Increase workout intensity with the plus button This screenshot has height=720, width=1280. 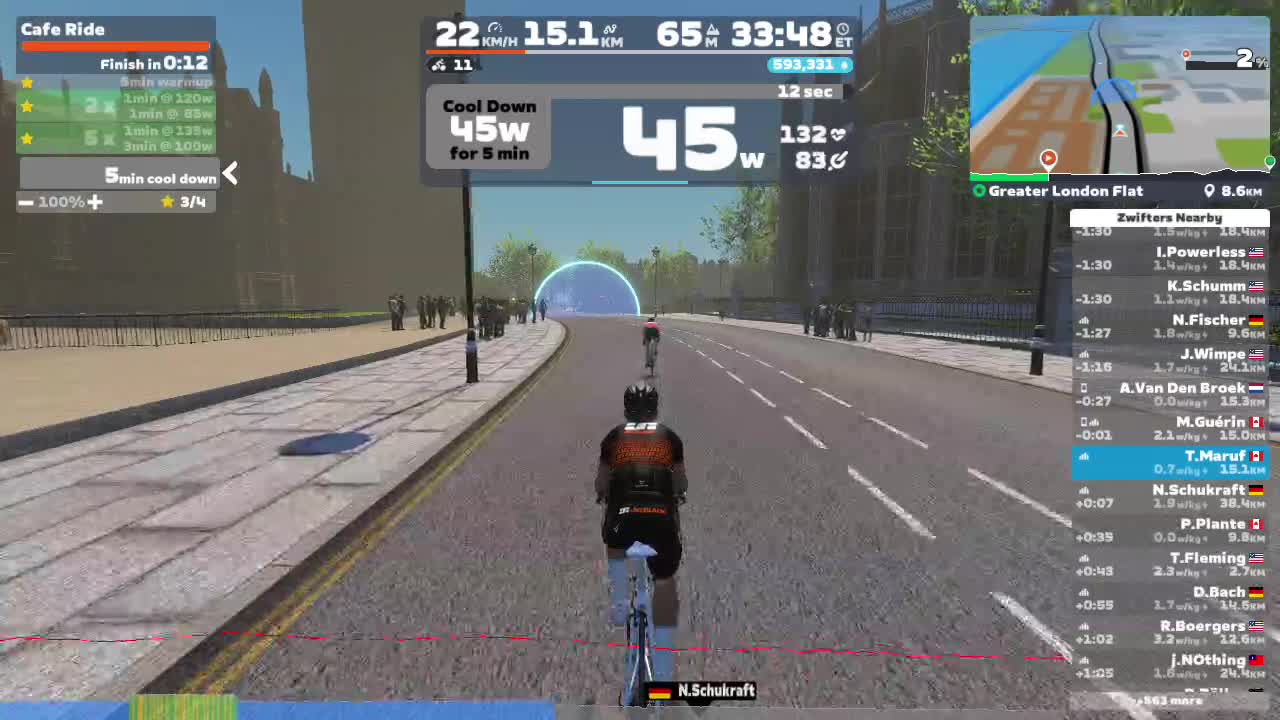93,202
